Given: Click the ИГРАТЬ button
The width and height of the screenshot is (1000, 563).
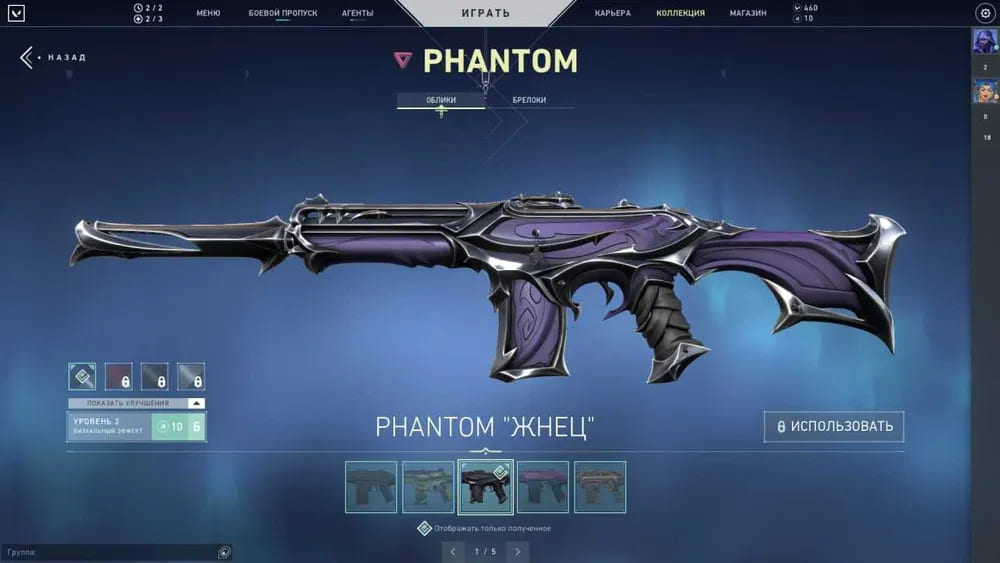Looking at the screenshot, I should pos(485,13).
